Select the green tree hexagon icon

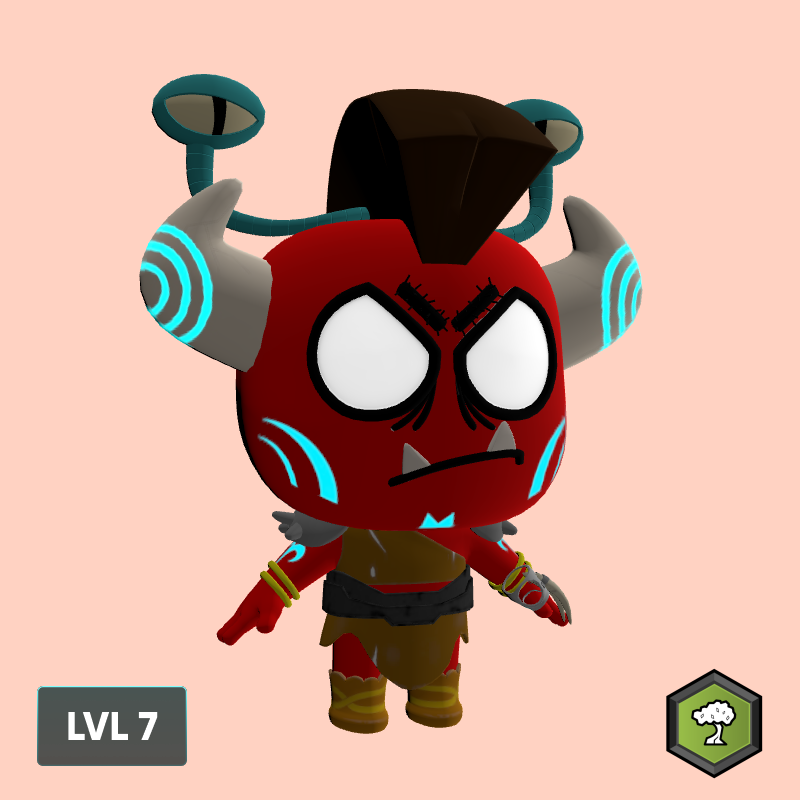pyautogui.click(x=714, y=723)
